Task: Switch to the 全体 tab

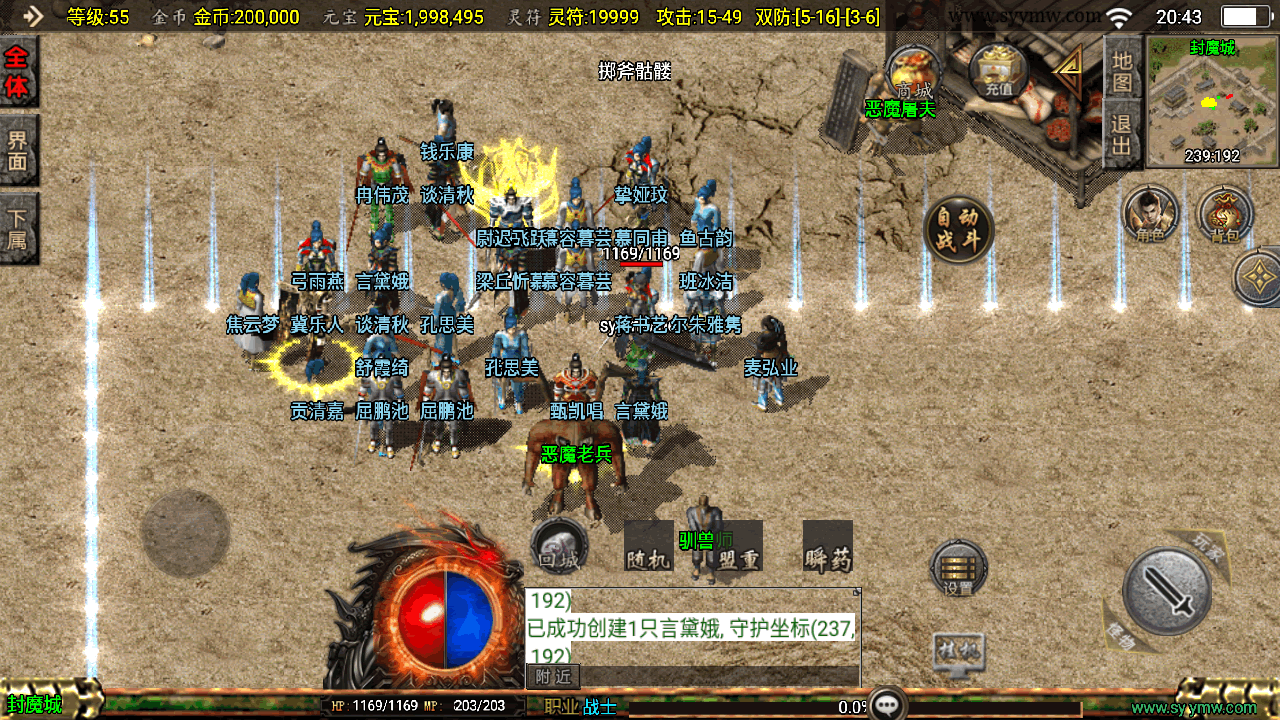Action: (17, 72)
